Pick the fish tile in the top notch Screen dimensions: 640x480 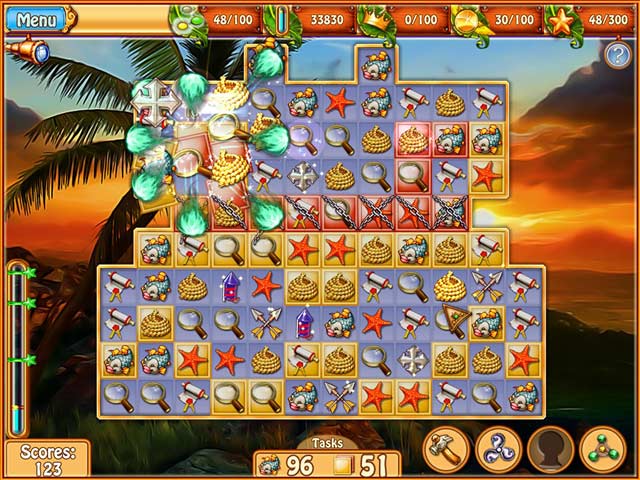pos(375,66)
